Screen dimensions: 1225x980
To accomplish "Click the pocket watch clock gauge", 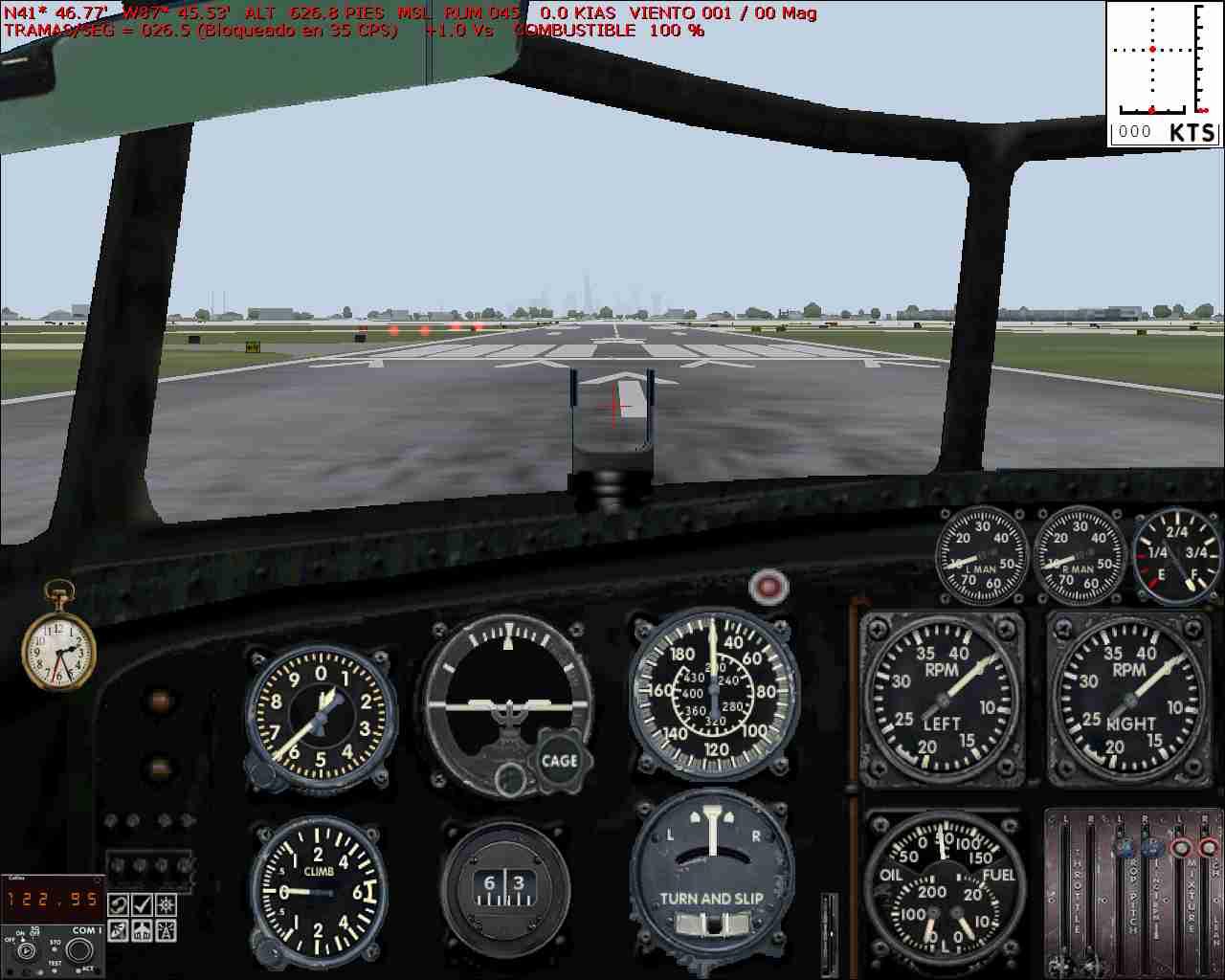I will (59, 652).
